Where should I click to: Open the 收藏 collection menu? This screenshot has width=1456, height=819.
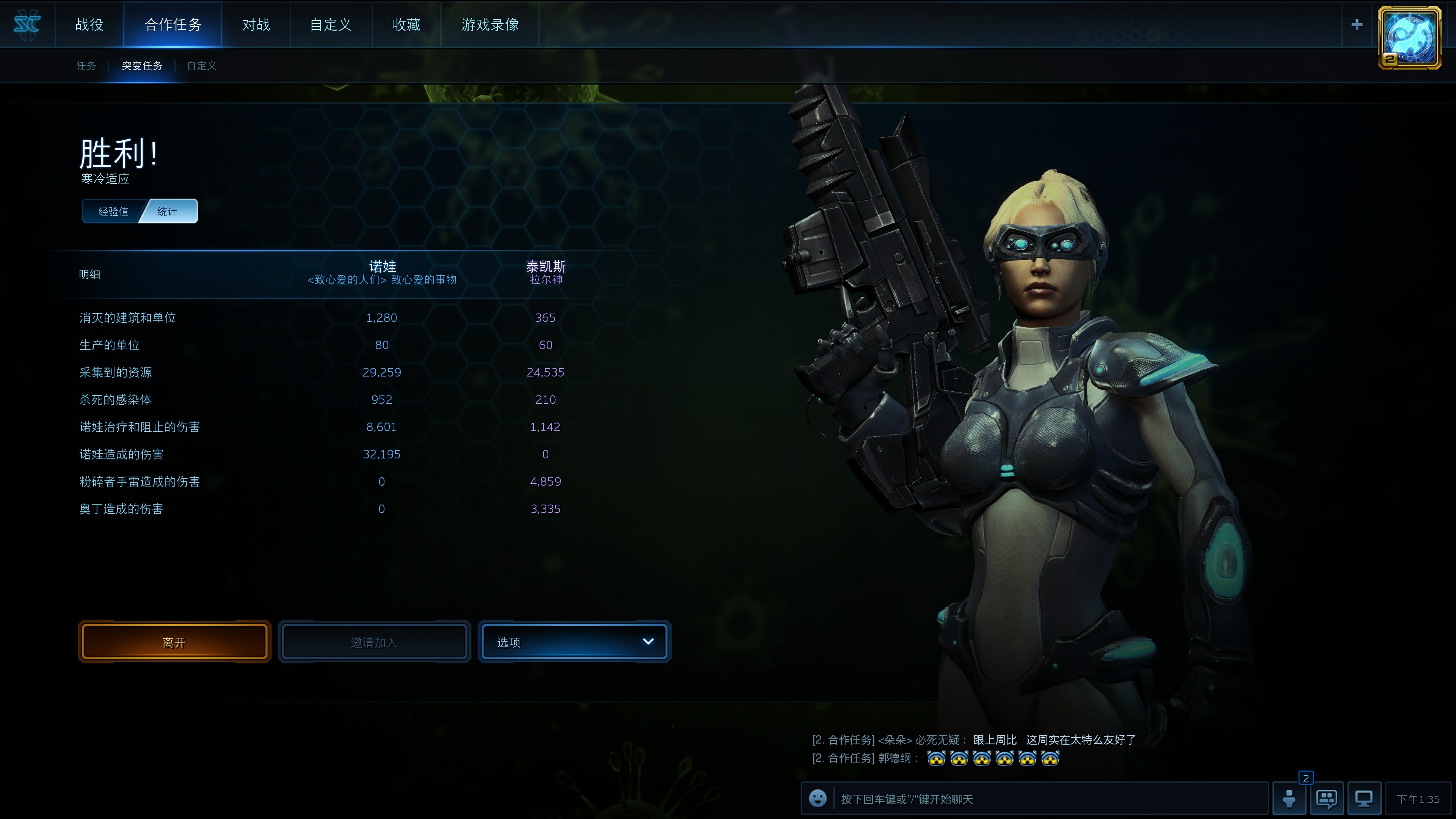click(406, 24)
